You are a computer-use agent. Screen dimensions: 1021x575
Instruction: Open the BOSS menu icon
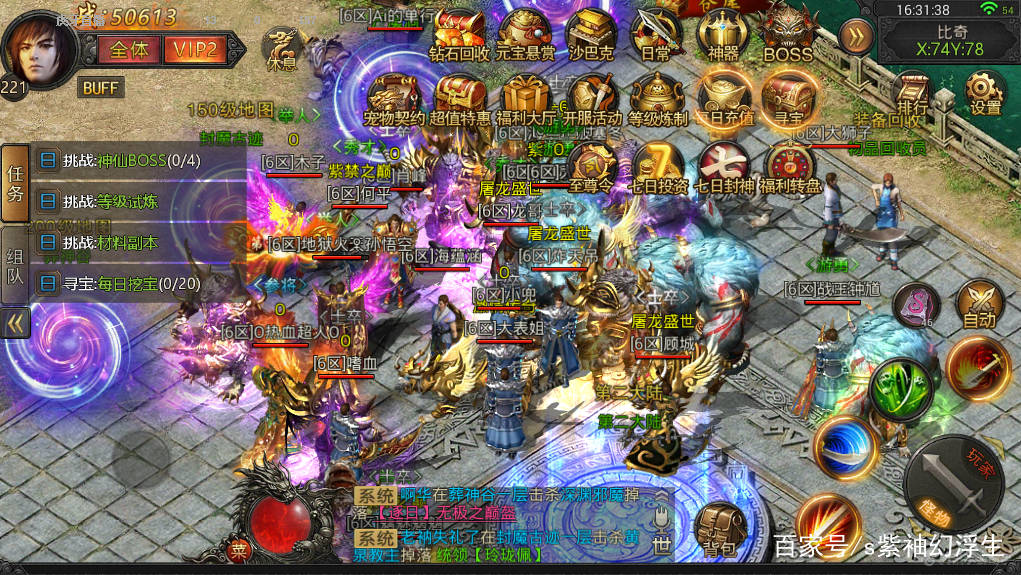click(x=788, y=33)
